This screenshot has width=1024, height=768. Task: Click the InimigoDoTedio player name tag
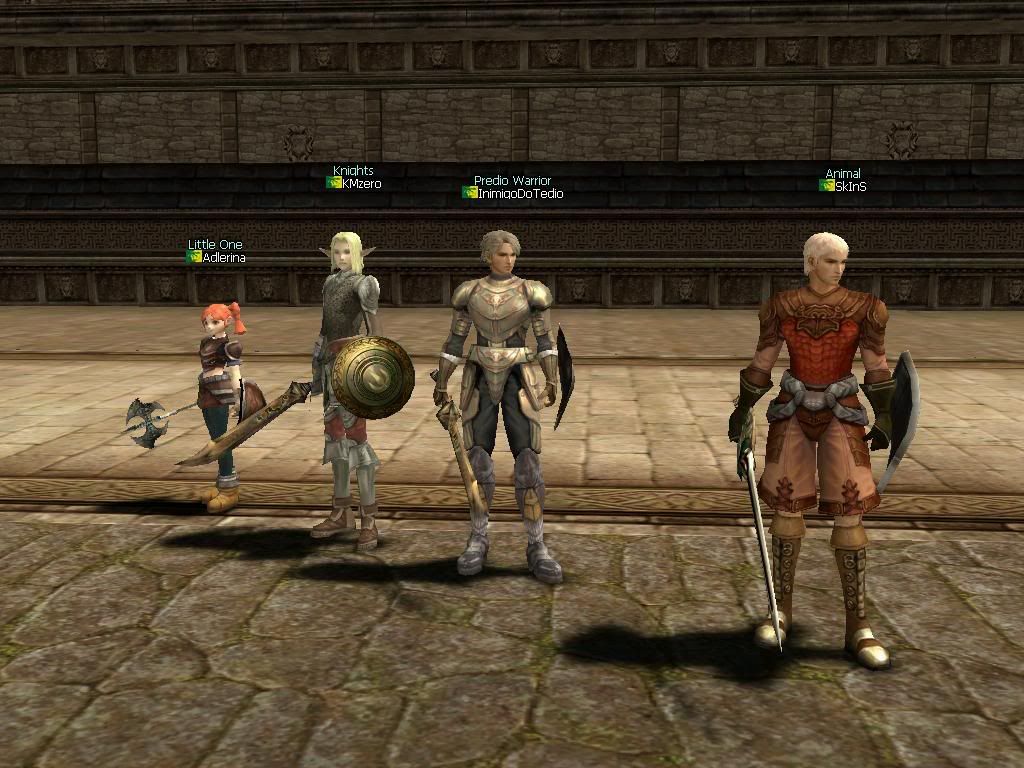click(x=519, y=194)
